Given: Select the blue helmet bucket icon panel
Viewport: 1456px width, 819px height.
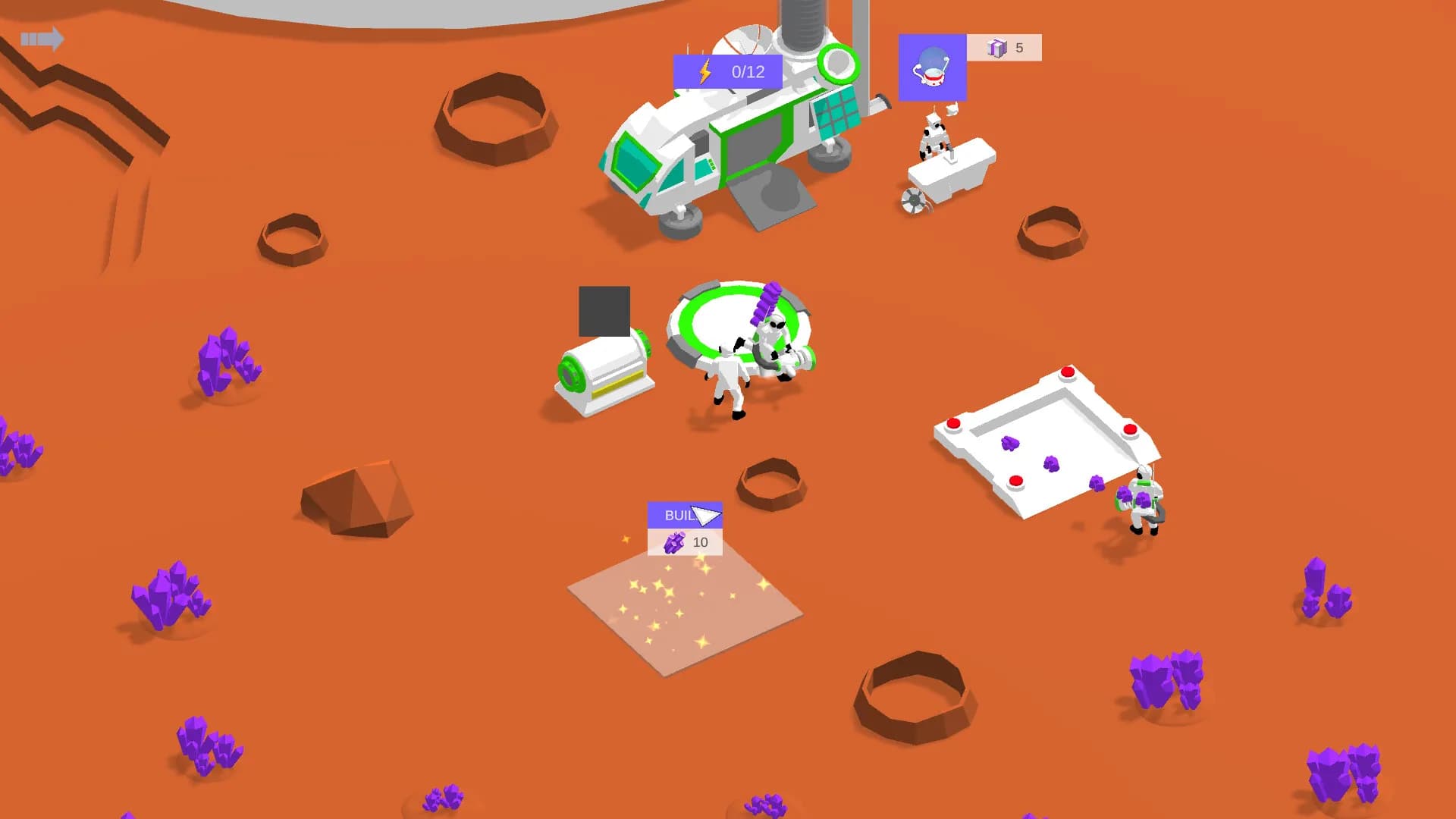Looking at the screenshot, I should [x=932, y=67].
